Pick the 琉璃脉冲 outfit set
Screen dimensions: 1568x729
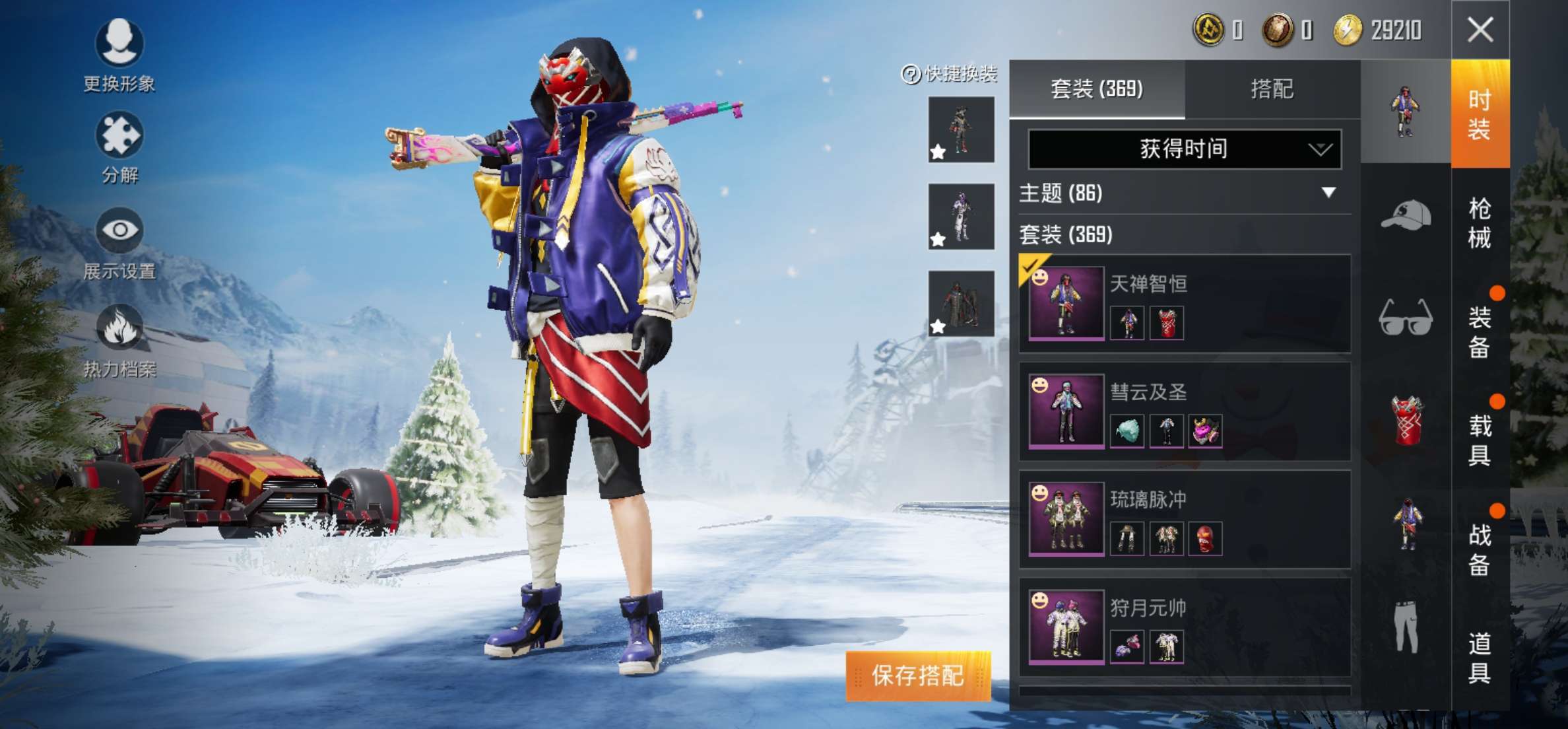1185,519
